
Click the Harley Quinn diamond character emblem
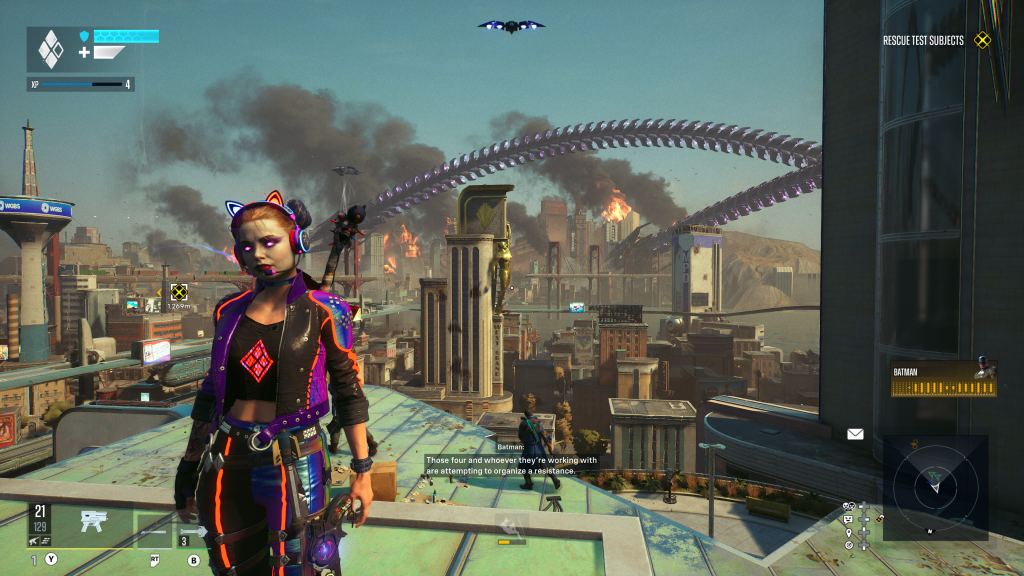coord(50,49)
